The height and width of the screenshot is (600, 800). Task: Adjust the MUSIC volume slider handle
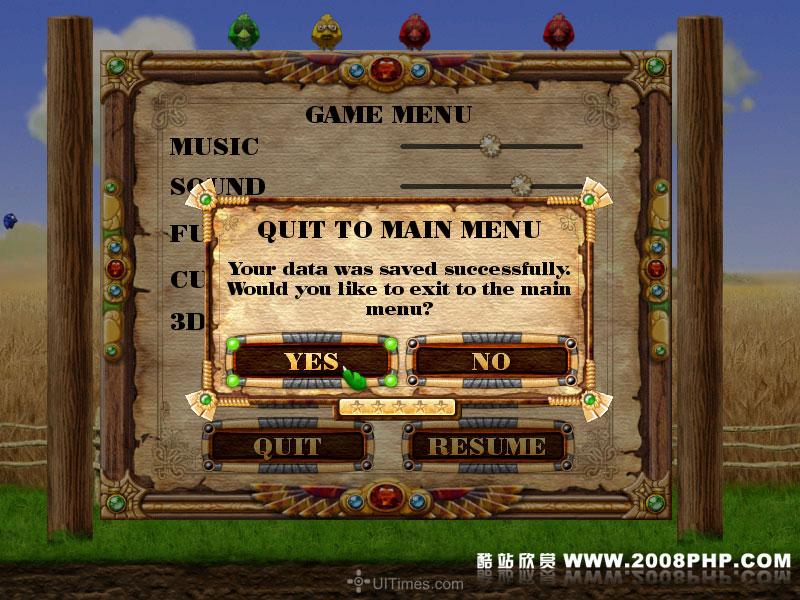[489, 145]
